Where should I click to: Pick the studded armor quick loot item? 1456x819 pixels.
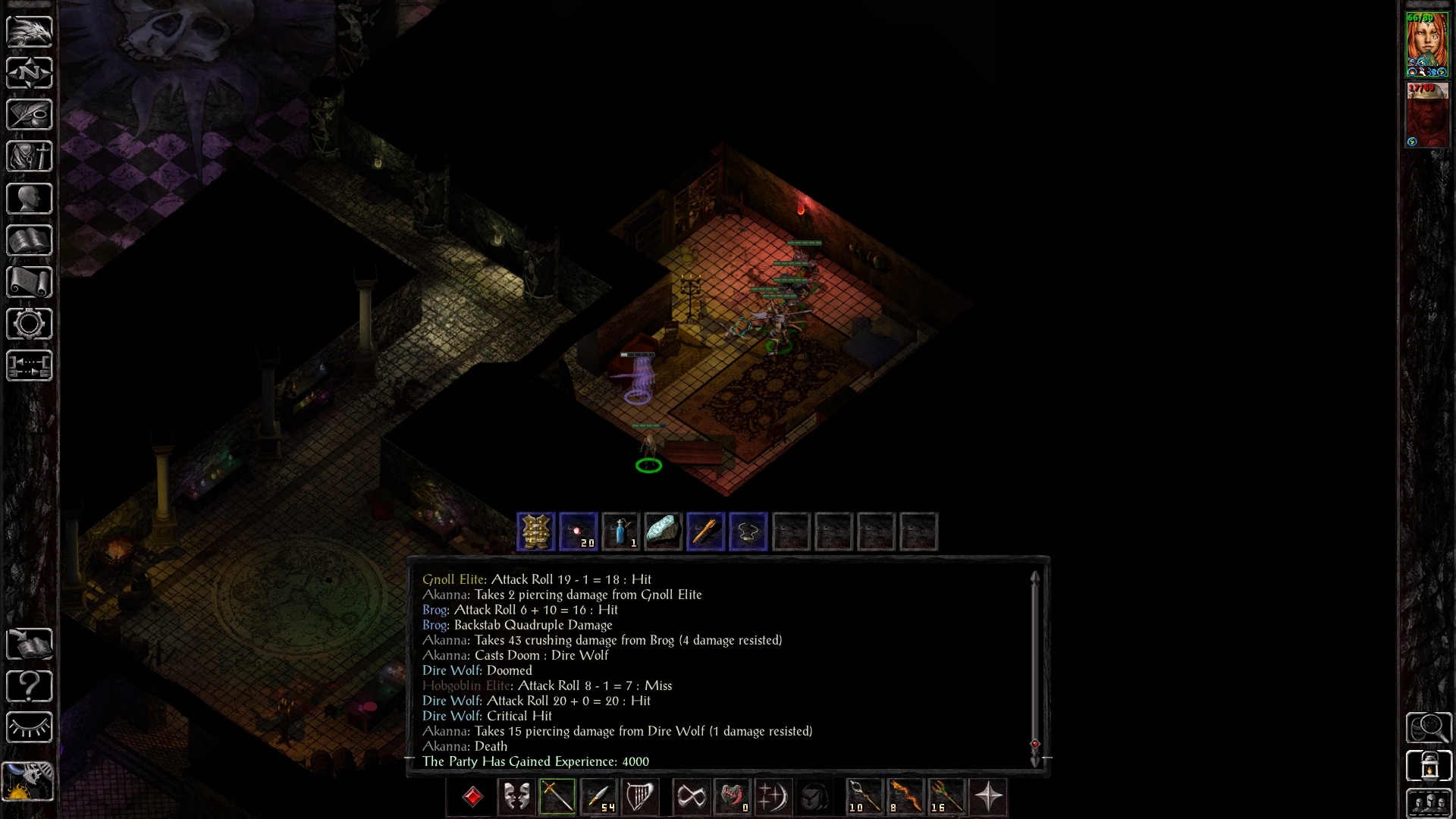click(536, 532)
